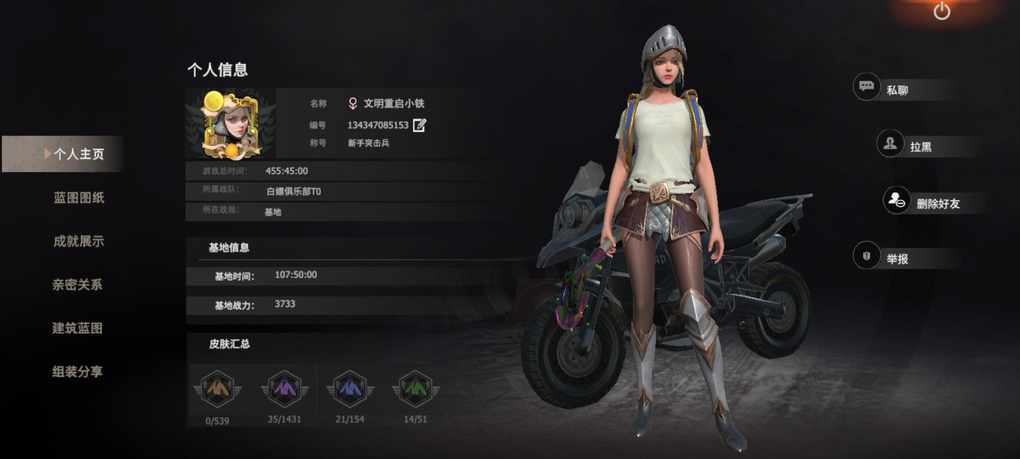Open the 蓝图图纸 tab

[x=78, y=198]
